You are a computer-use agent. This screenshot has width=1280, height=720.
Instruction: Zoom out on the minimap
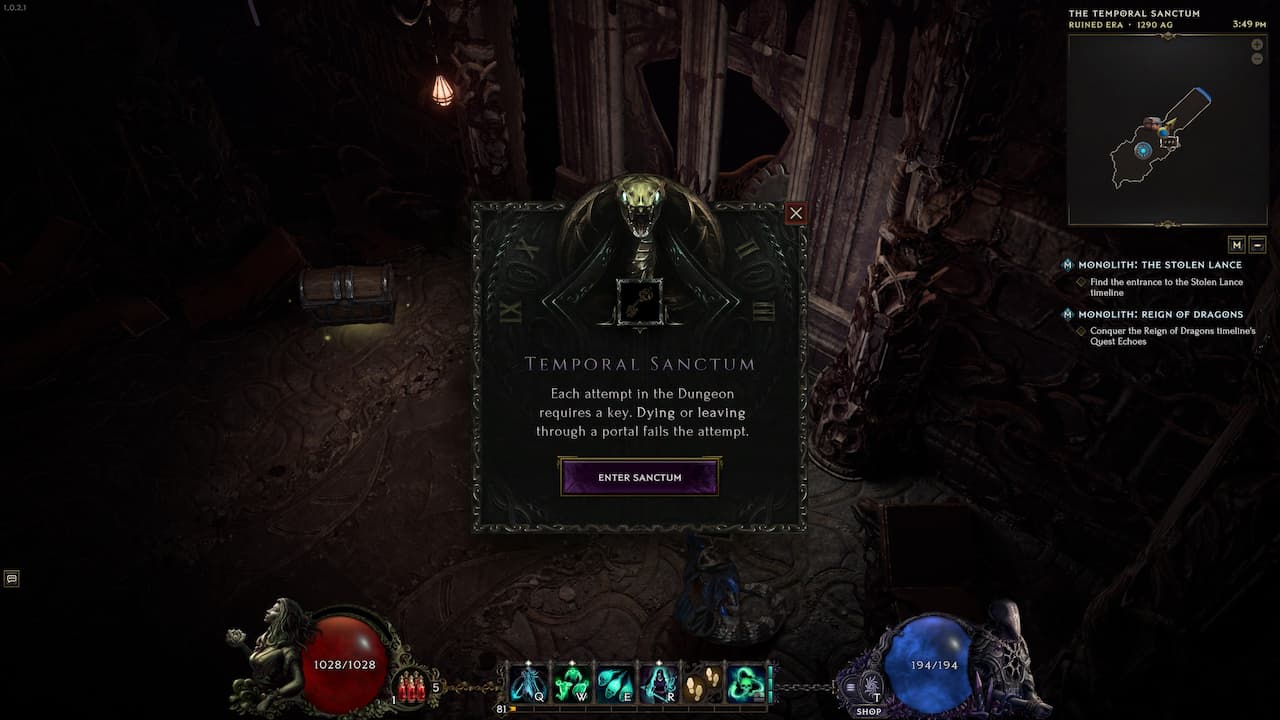tap(1257, 59)
